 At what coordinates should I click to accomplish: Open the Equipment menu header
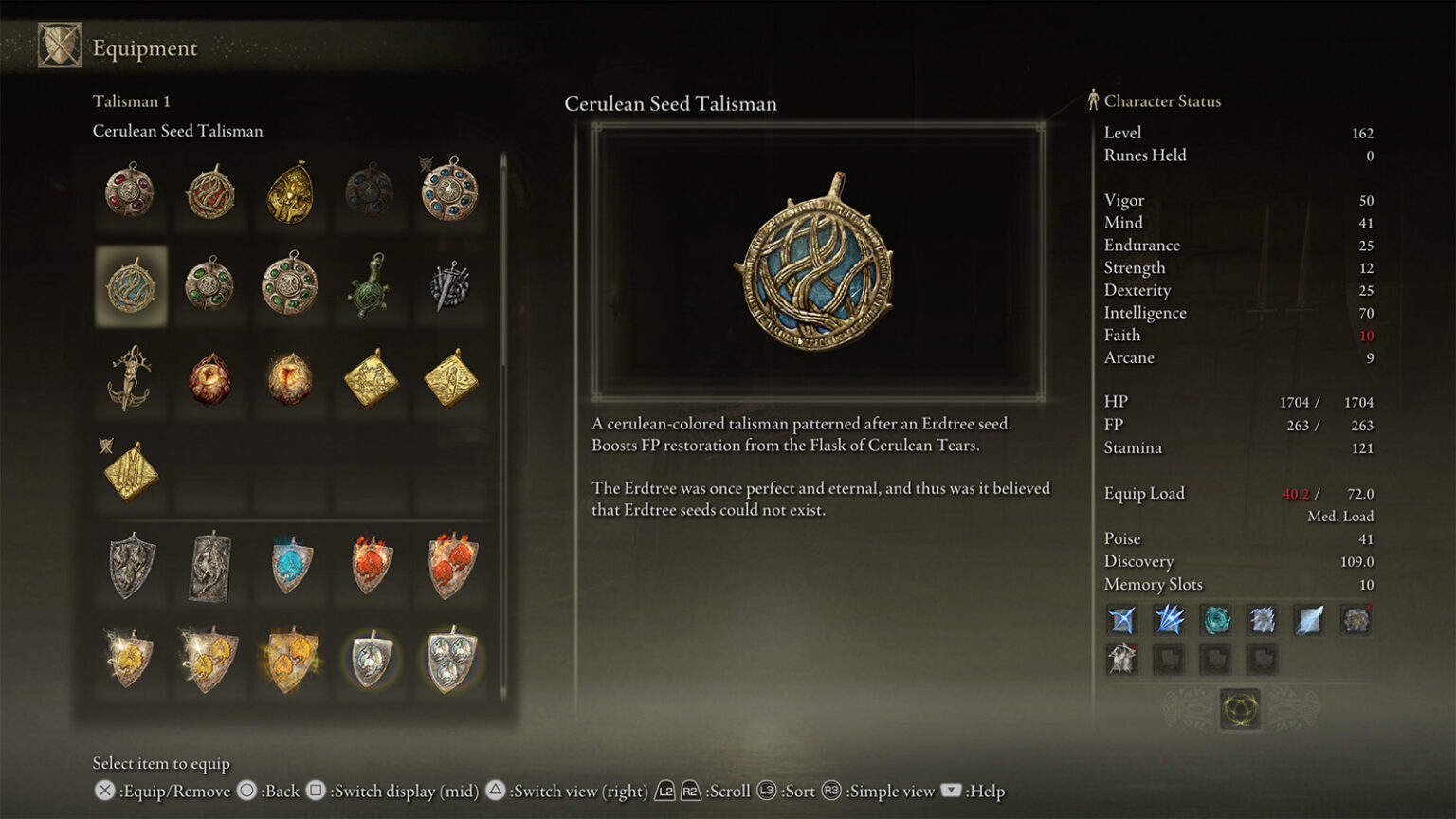pyautogui.click(x=143, y=47)
